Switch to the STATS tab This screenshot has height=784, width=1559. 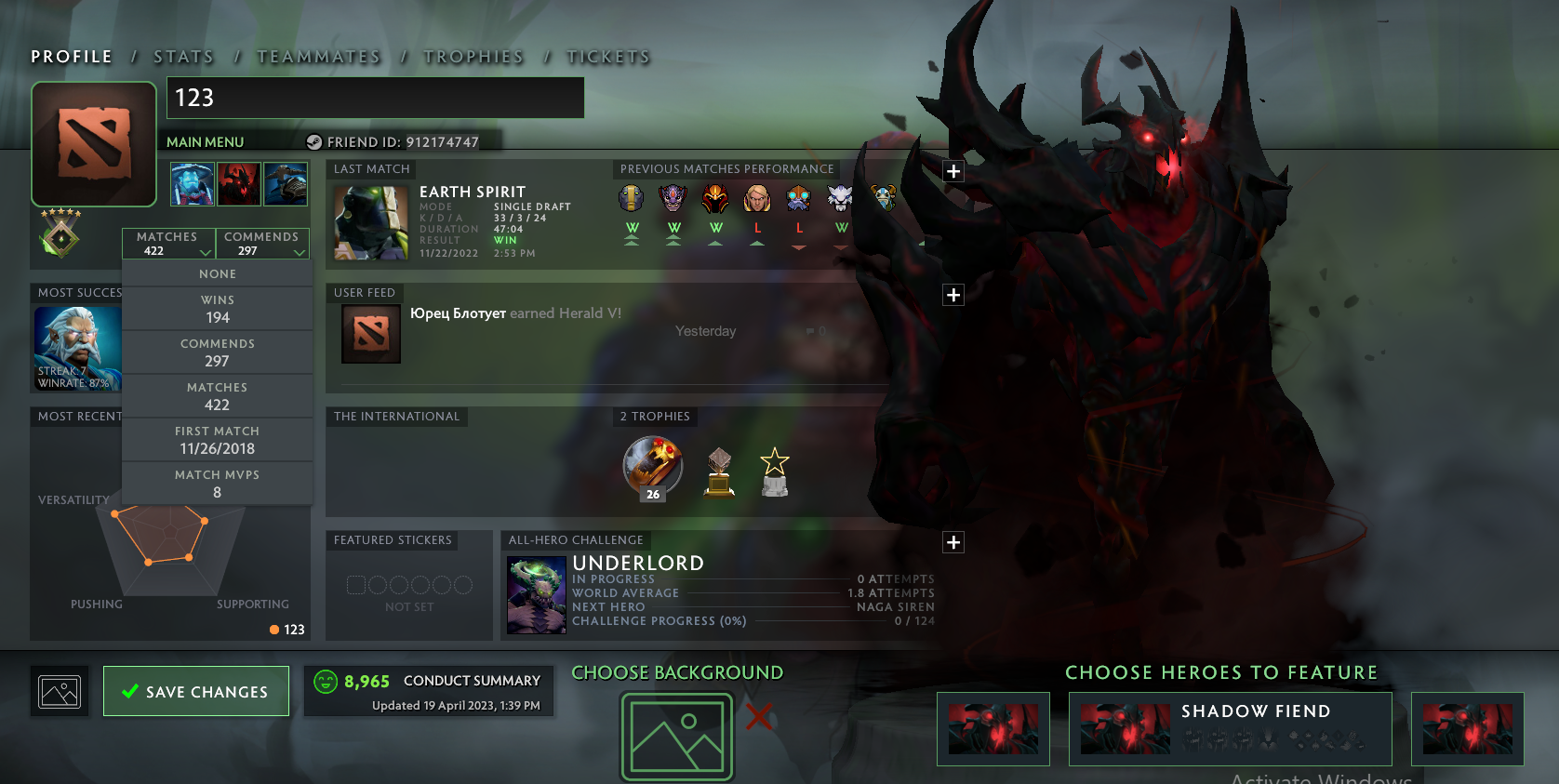(x=183, y=56)
